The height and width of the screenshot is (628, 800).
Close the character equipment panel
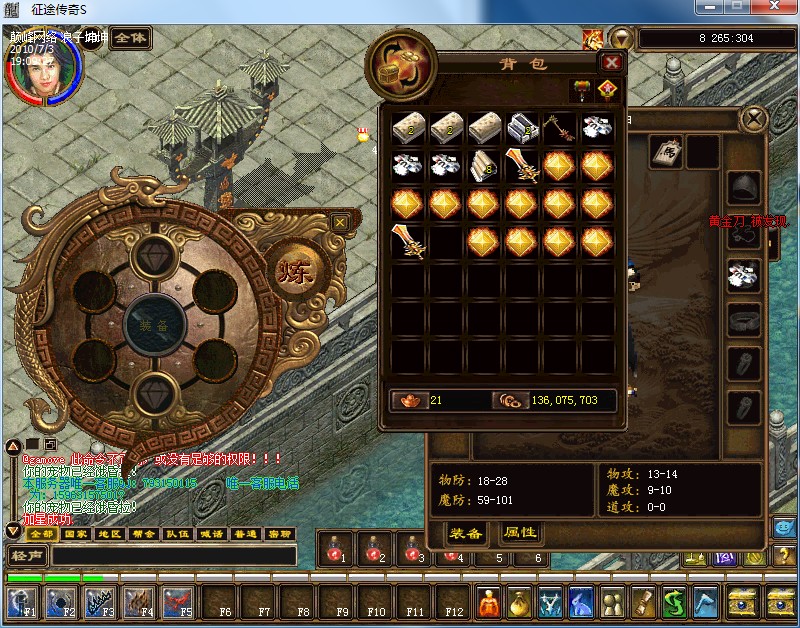pos(752,120)
